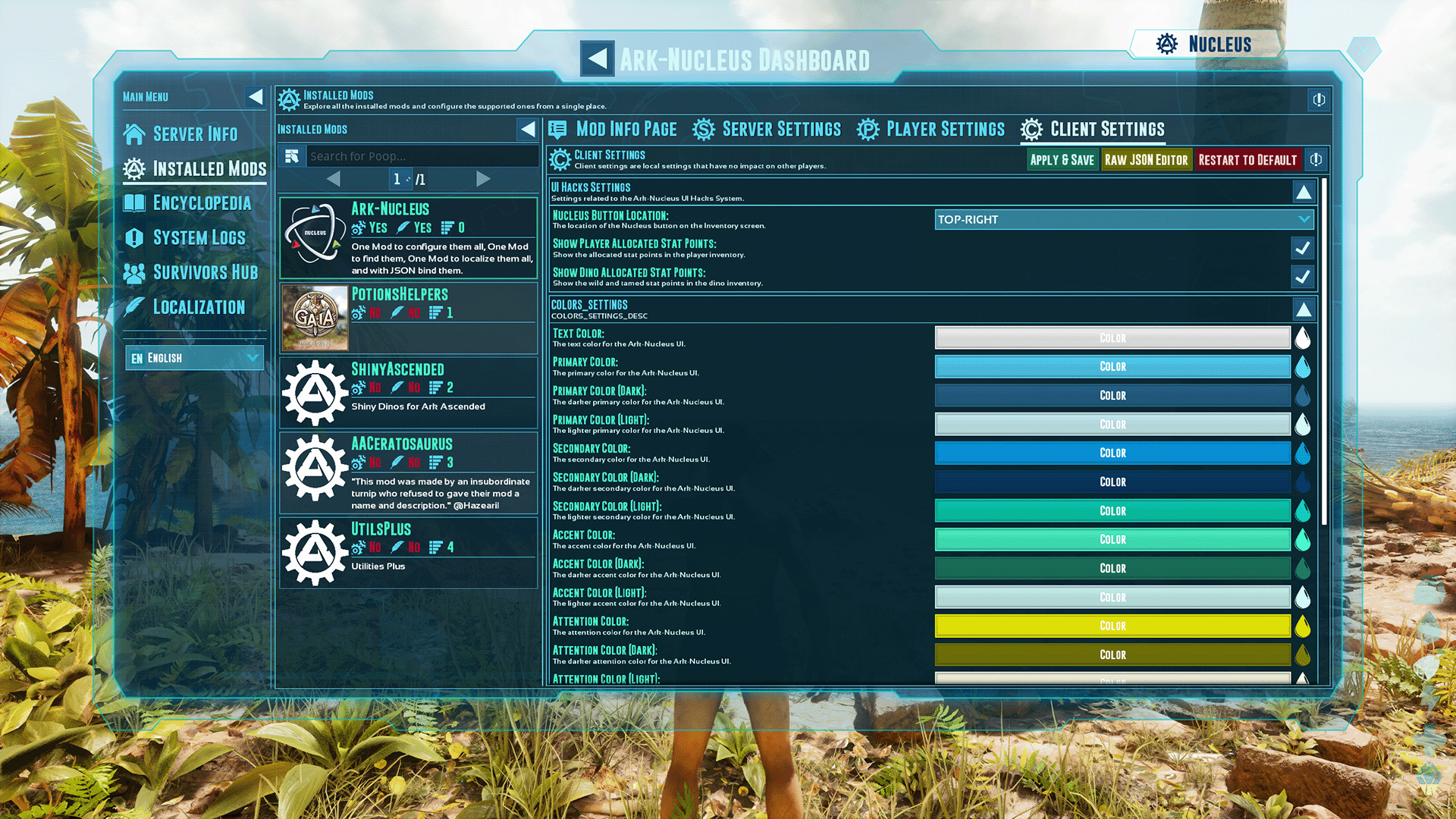The image size is (1456, 819).
Task: Open the Installed Mods atom icon in sidebar
Action: (x=135, y=168)
